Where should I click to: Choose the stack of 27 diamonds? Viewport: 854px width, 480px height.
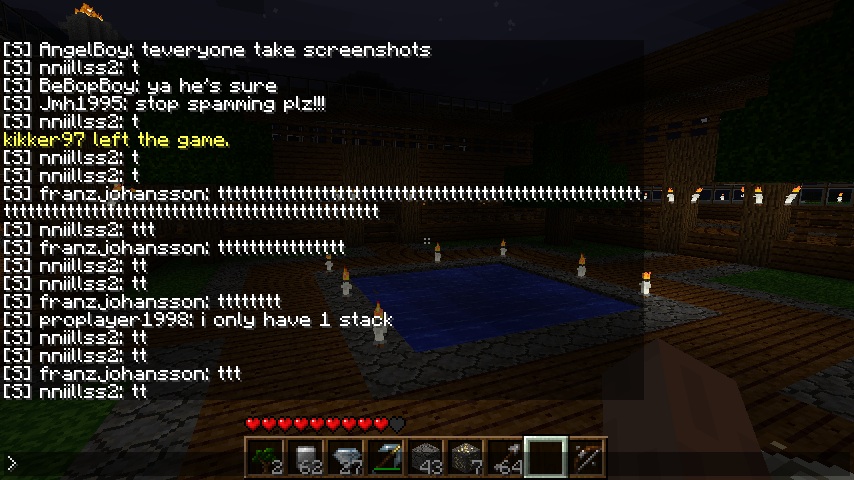[x=345, y=457]
